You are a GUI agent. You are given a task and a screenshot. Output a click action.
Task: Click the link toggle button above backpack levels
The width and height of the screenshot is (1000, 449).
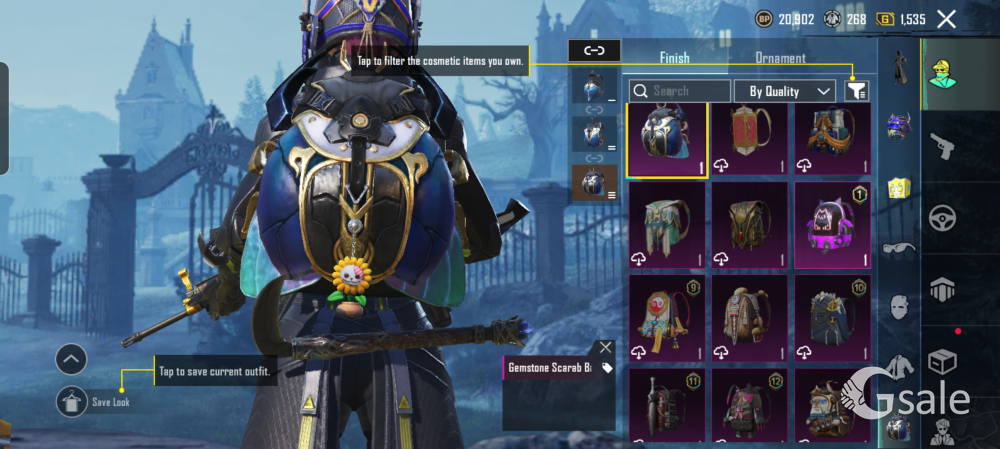tap(594, 50)
